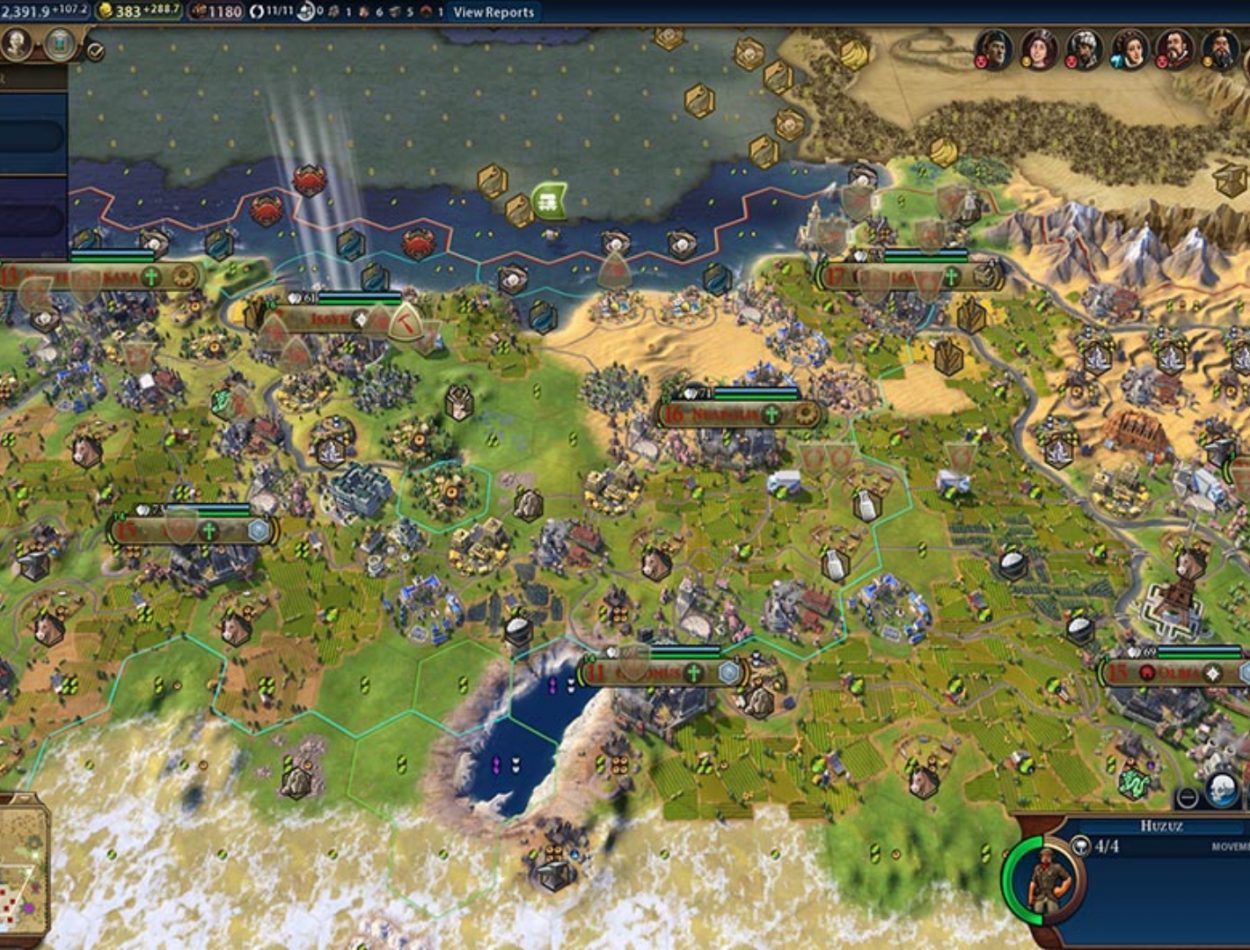
Task: Select the green trader unit flag at sea
Action: pos(549,200)
